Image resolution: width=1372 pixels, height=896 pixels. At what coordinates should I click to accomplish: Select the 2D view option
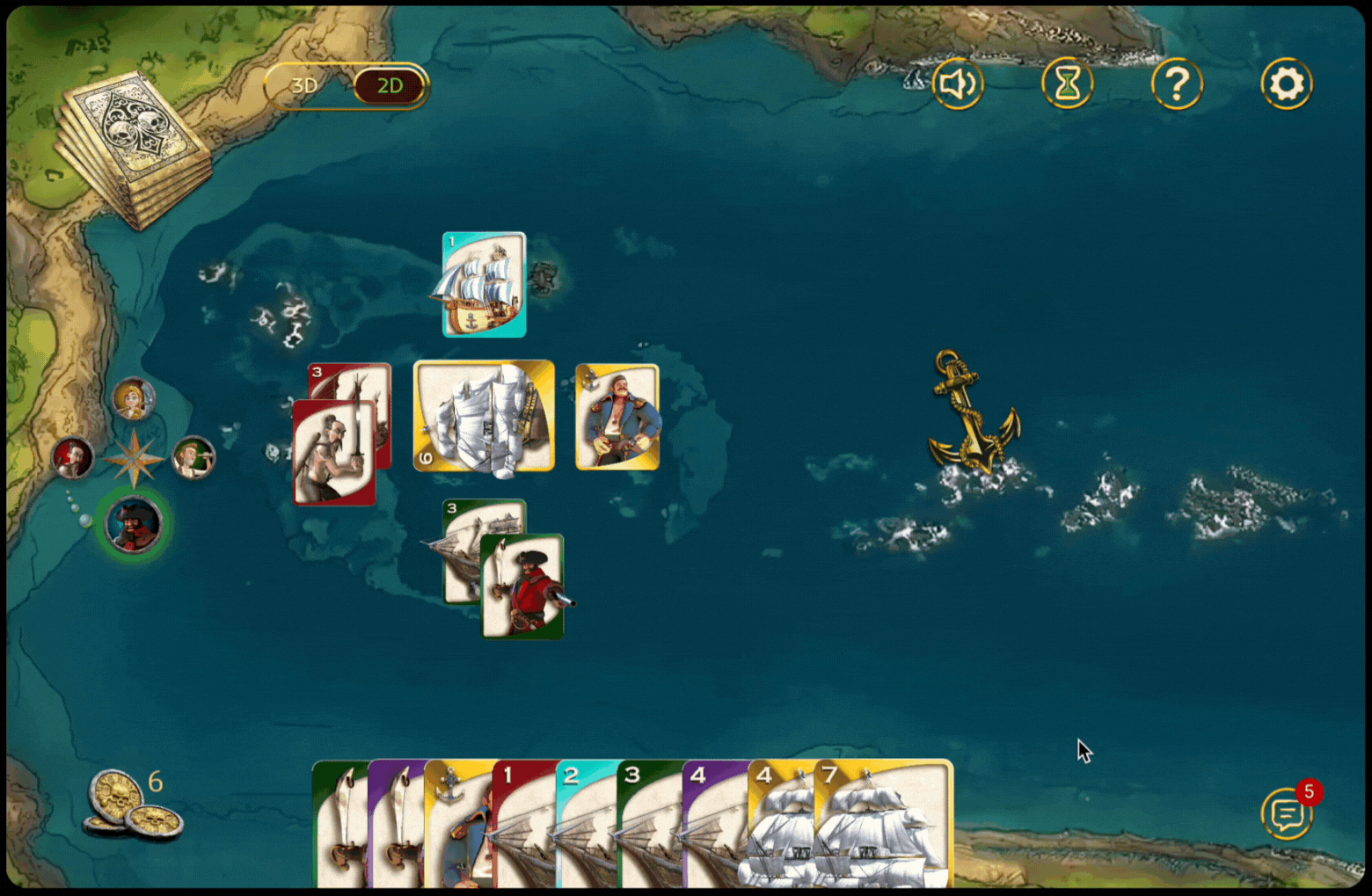point(390,85)
